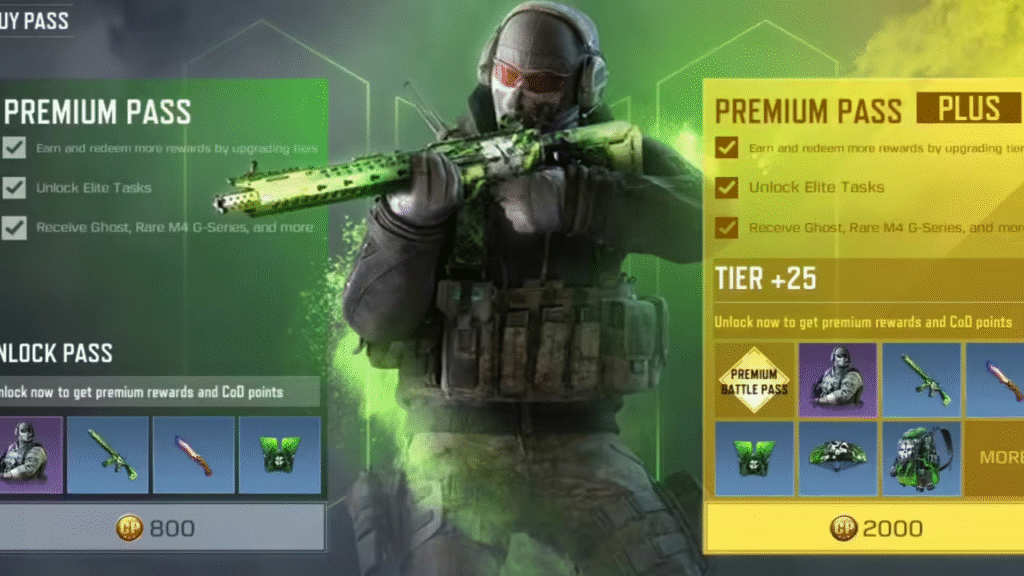View the knife reward under Unlock Pass
This screenshot has width=1024, height=576.
[194, 454]
